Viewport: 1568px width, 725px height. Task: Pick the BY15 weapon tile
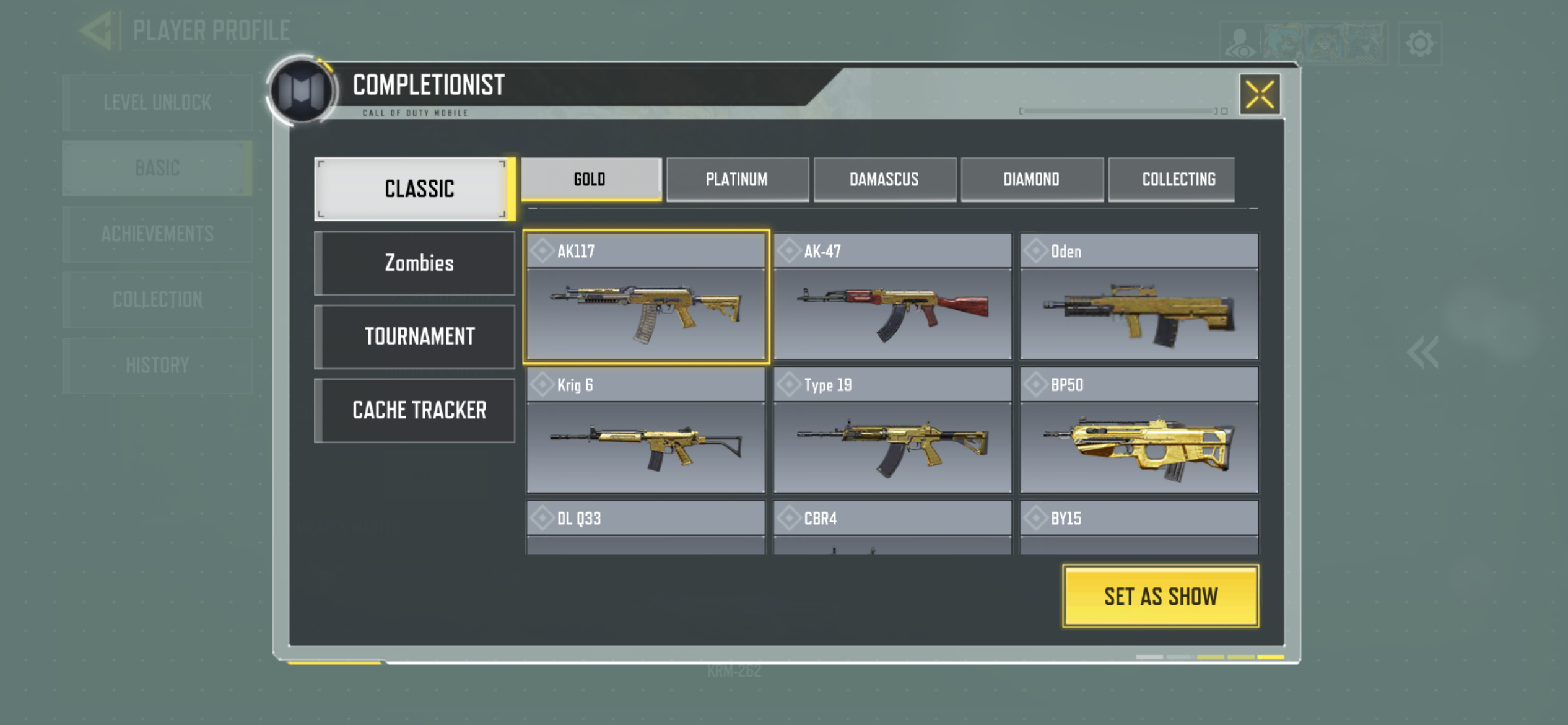1139,527
